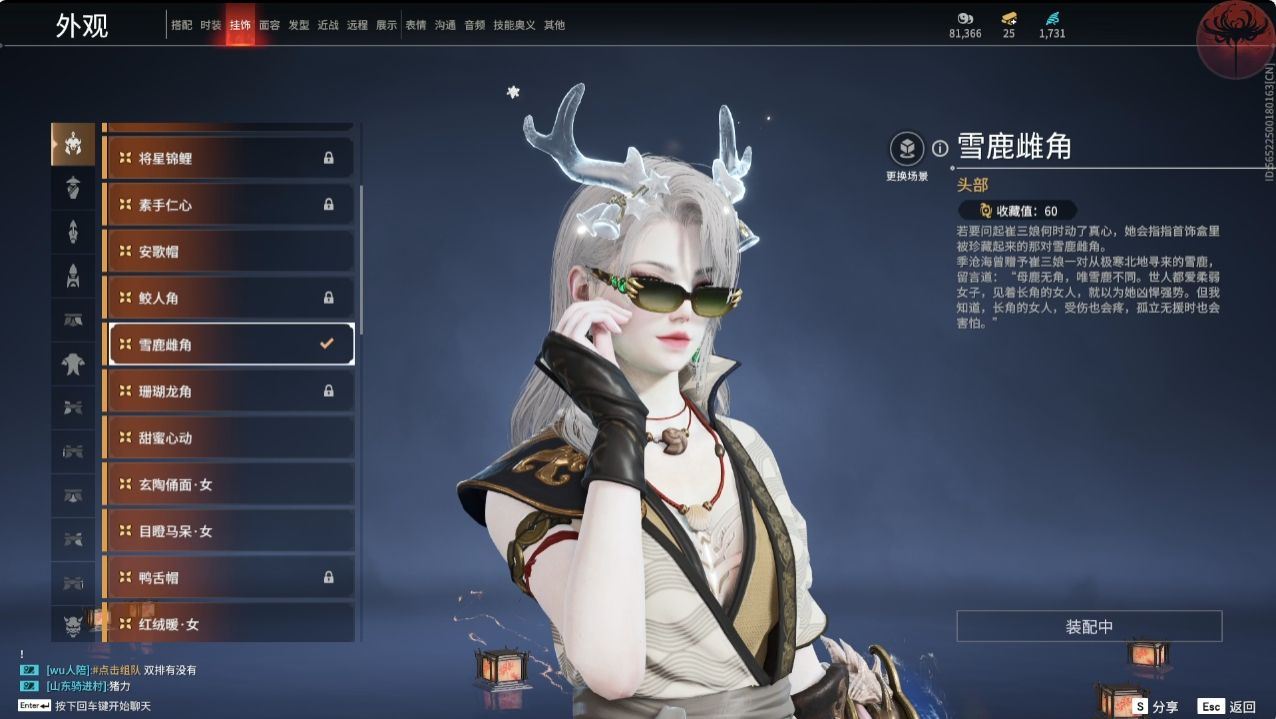Image resolution: width=1276 pixels, height=719 pixels.
Task: Switch to the 技能奥义 tab
Action: (514, 25)
